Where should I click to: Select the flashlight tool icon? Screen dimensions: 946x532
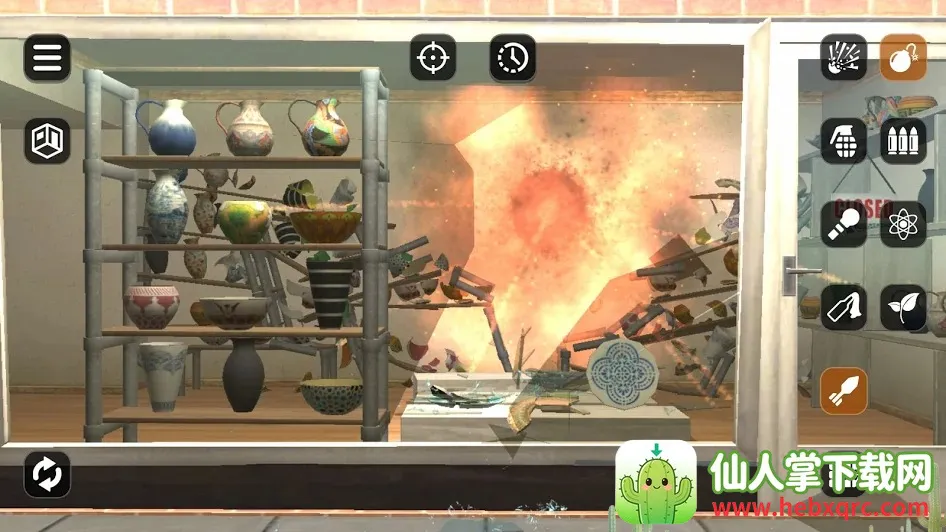coord(843,224)
